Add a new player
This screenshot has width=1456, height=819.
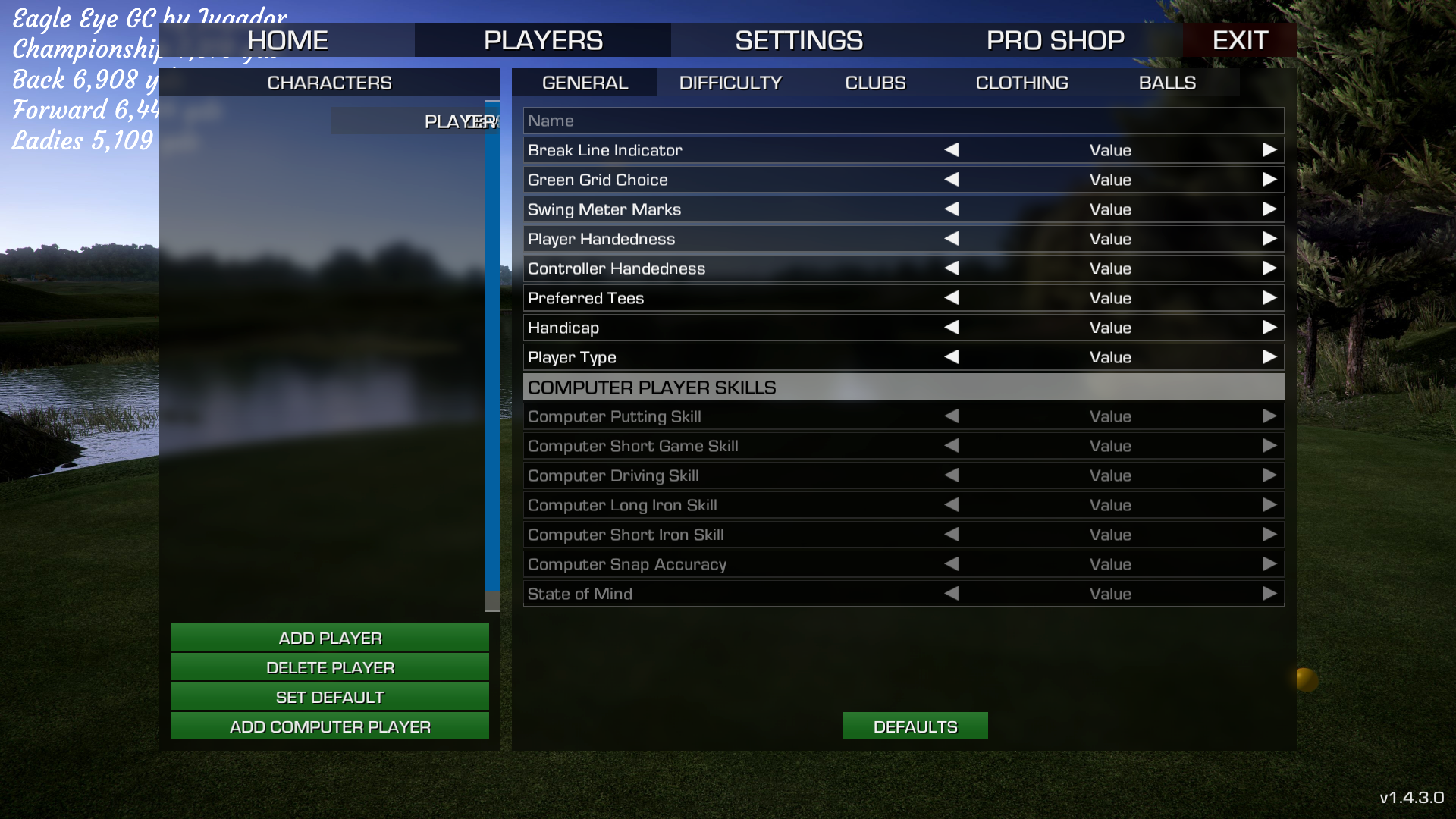(x=330, y=638)
